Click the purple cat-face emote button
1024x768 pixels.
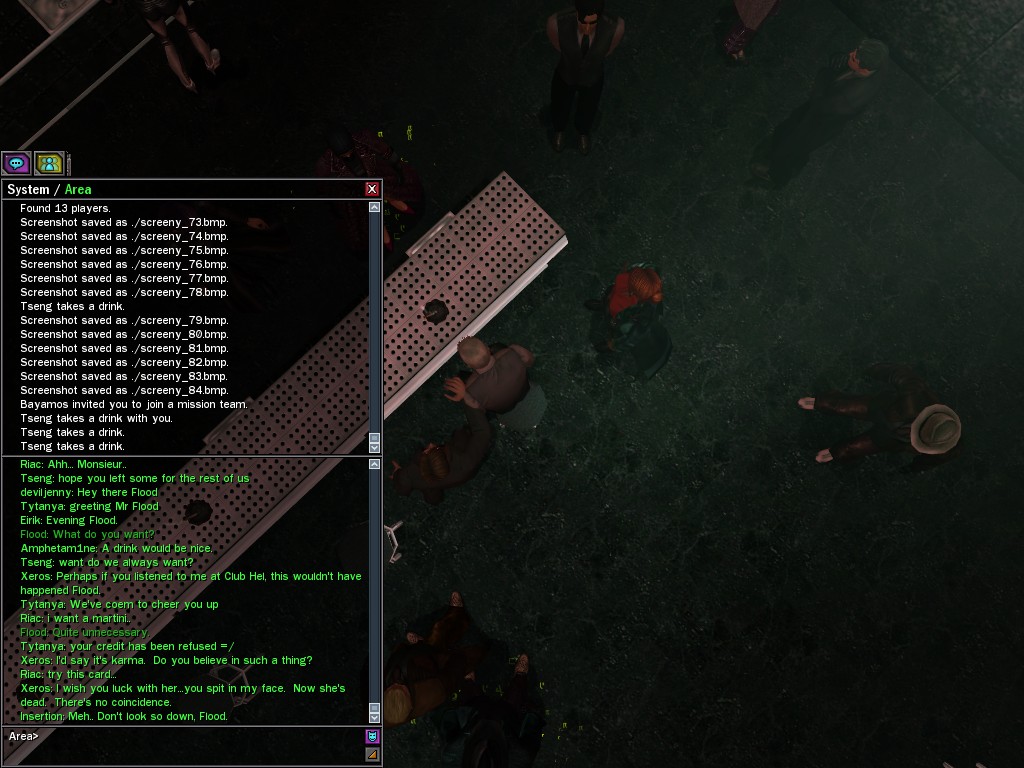[372, 737]
